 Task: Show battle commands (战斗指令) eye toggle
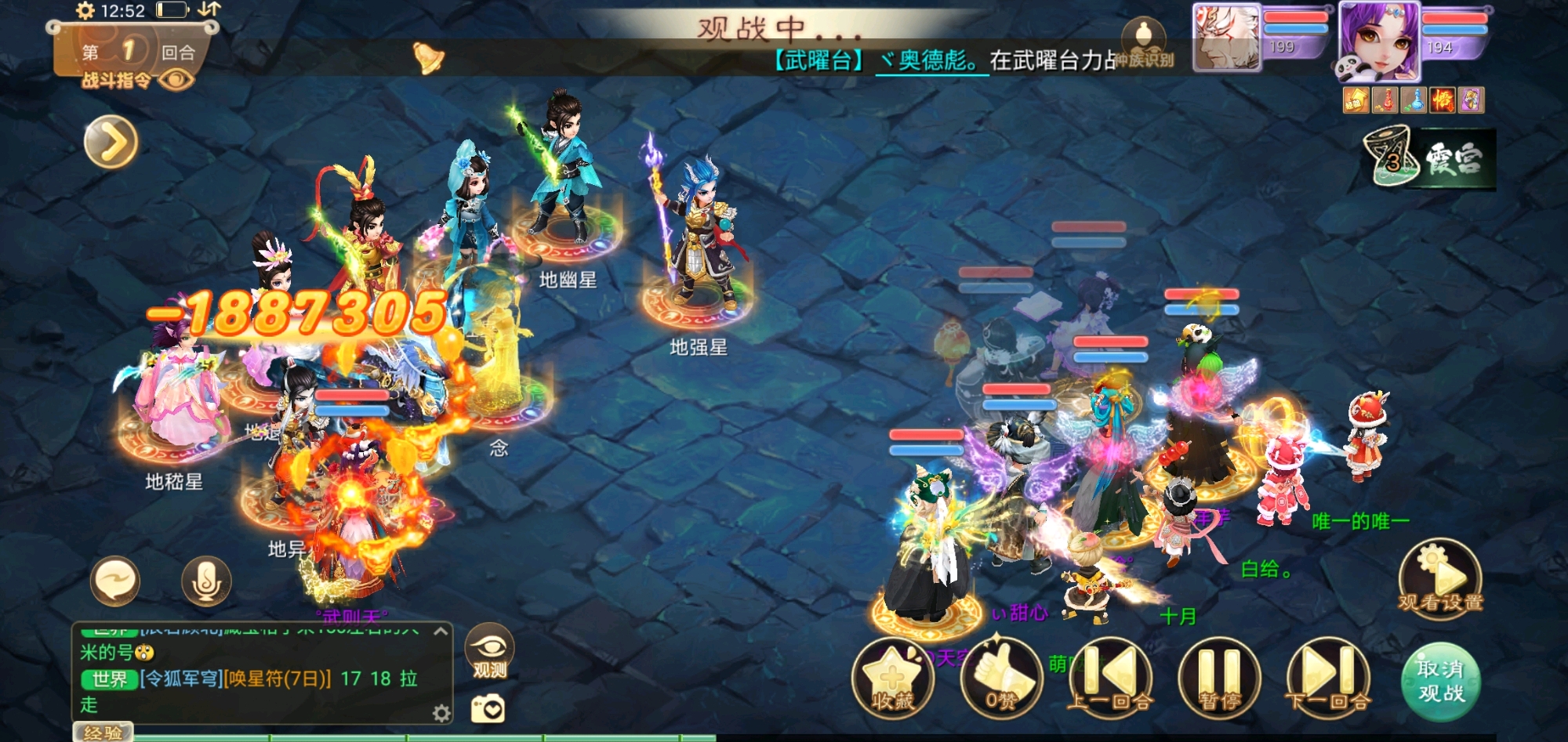click(176, 80)
